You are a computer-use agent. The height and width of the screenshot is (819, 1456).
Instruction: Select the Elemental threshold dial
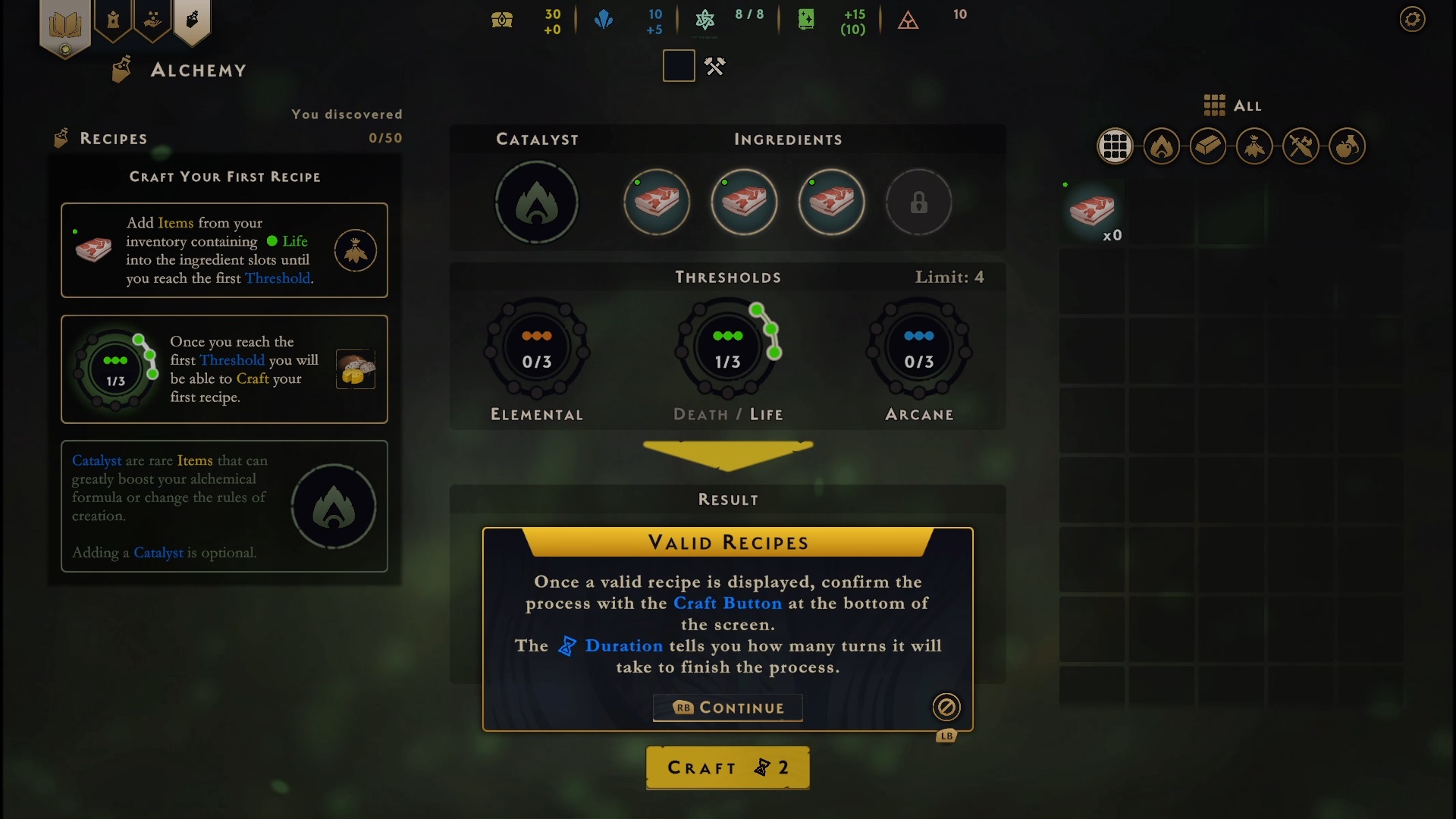536,350
